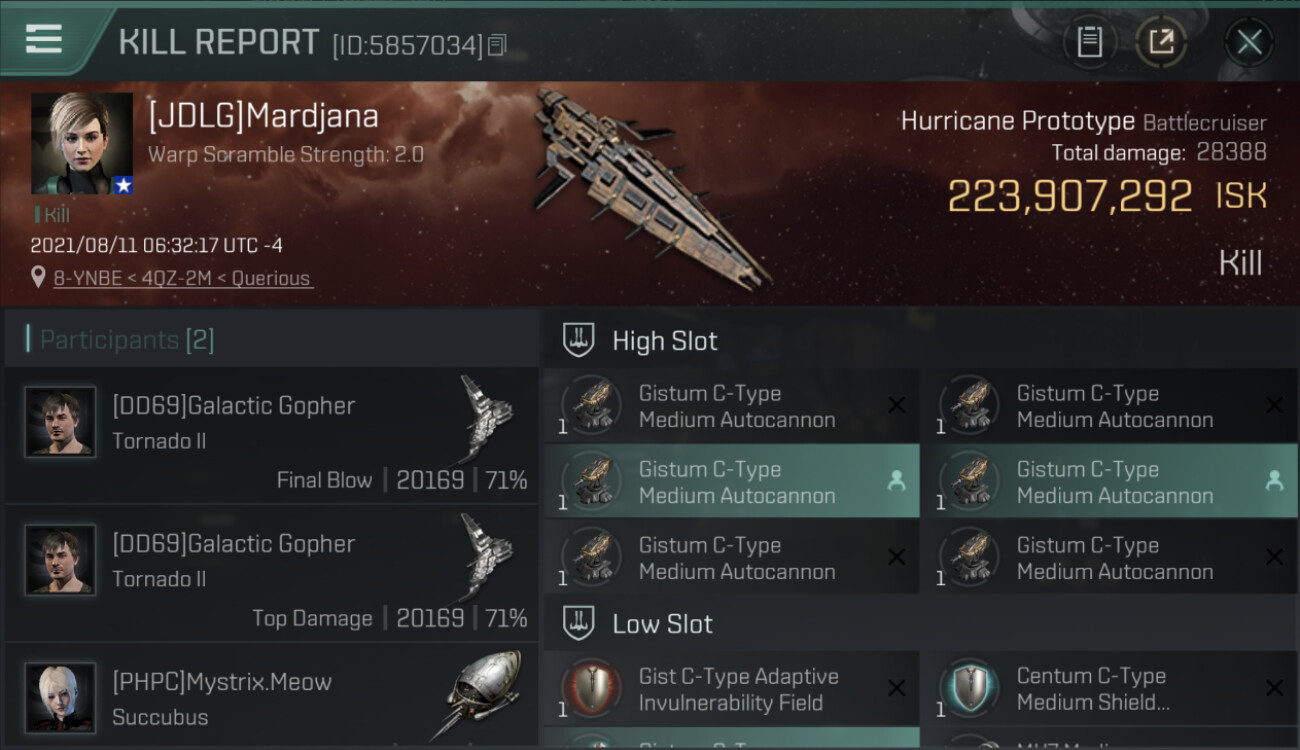Select Mystrix.Meow participant row
Image resolution: width=1300 pixels, height=750 pixels.
pos(271,698)
